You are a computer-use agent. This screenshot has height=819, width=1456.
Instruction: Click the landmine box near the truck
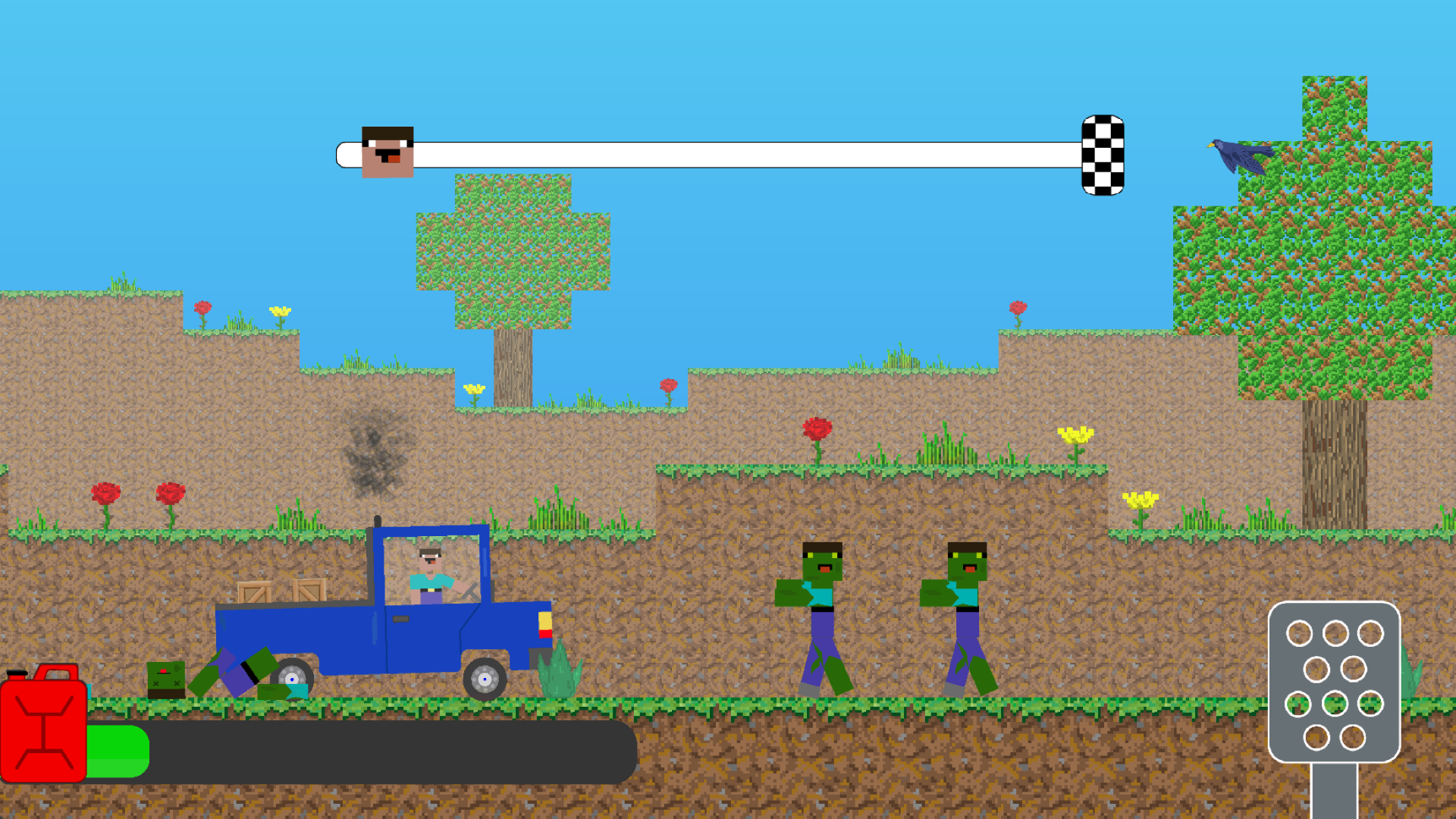pos(167,681)
